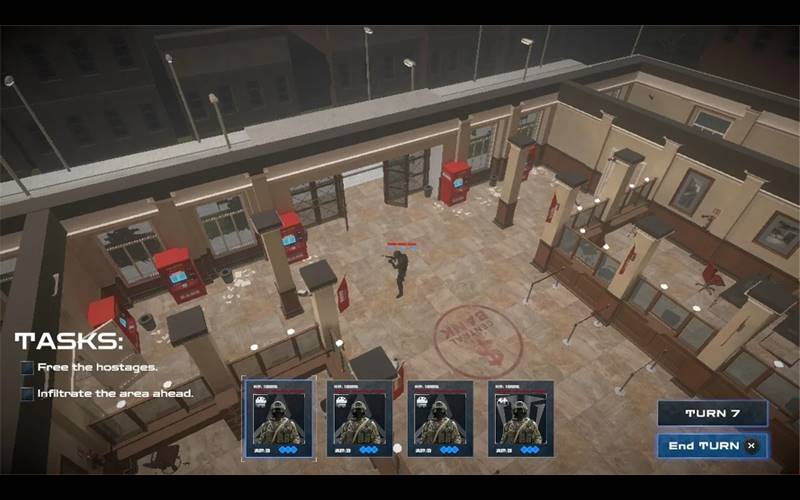Click the 'Infiltrate the area ahead' task checkbox

[28, 394]
